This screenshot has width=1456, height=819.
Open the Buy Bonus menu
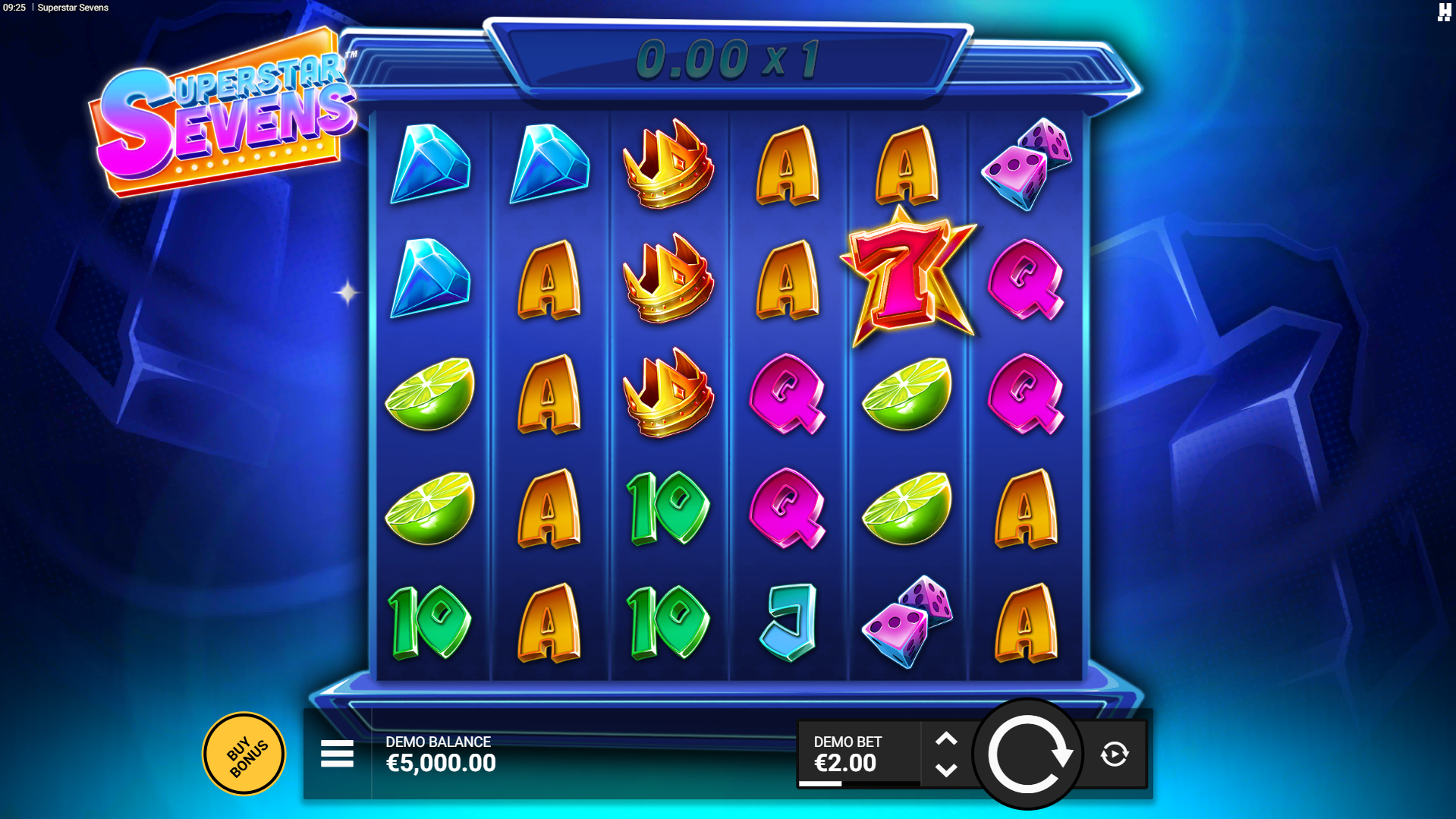click(244, 754)
